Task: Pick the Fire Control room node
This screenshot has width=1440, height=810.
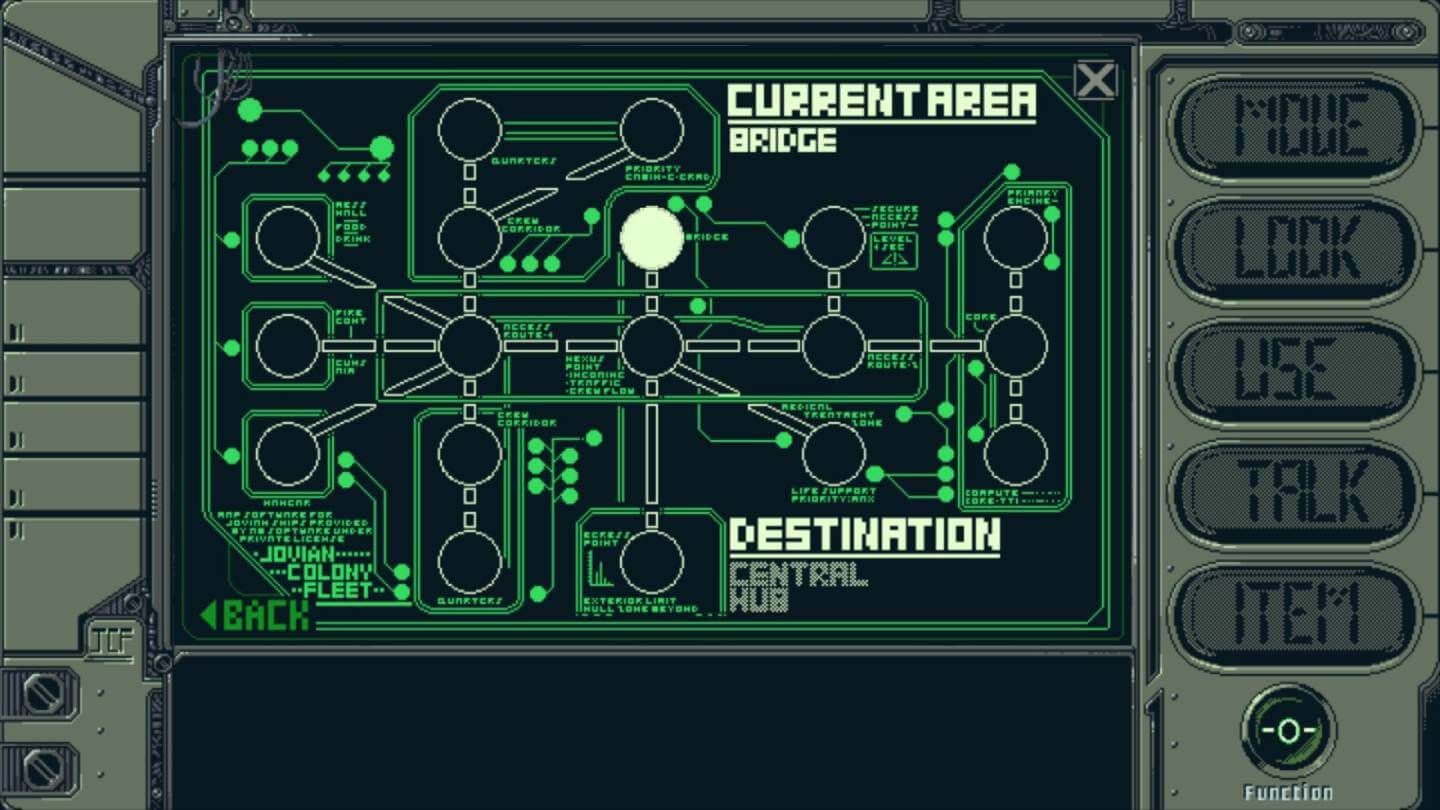Action: pyautogui.click(x=288, y=346)
